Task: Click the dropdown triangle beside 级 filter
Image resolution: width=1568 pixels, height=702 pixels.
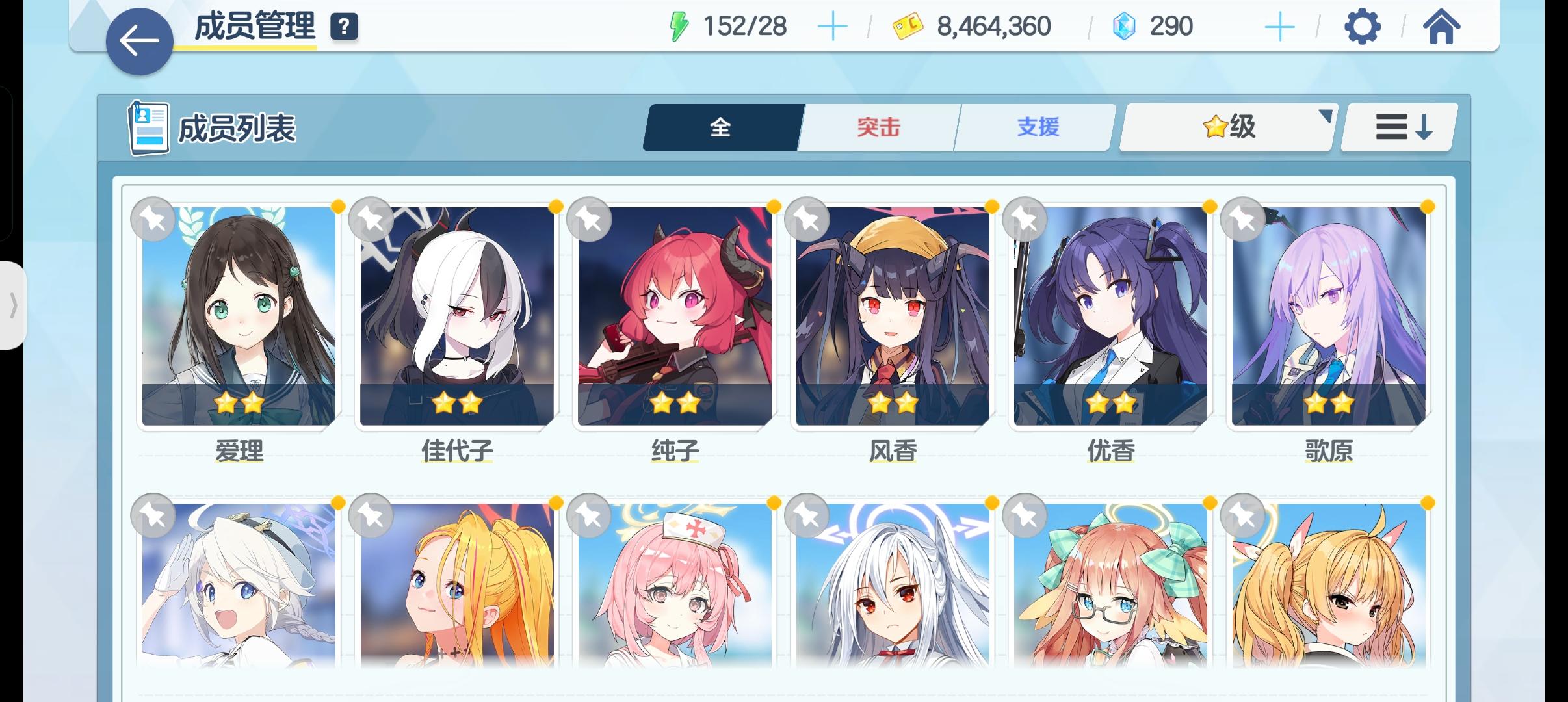Action: pyautogui.click(x=1326, y=117)
